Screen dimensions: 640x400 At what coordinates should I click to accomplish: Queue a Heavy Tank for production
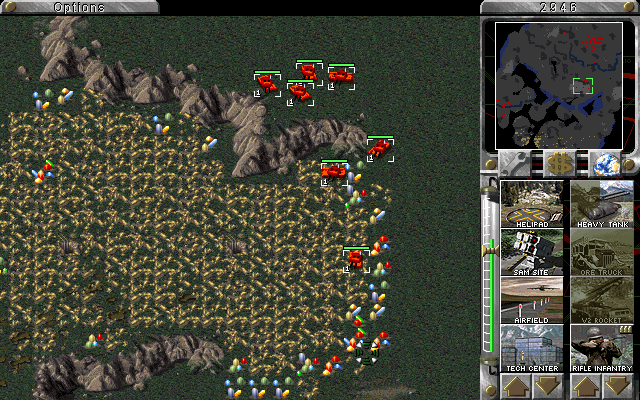(x=602, y=204)
